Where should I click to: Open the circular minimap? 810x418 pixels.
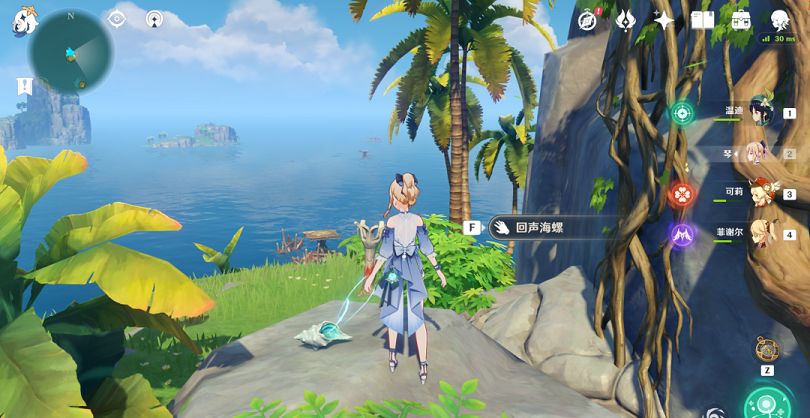(x=71, y=51)
